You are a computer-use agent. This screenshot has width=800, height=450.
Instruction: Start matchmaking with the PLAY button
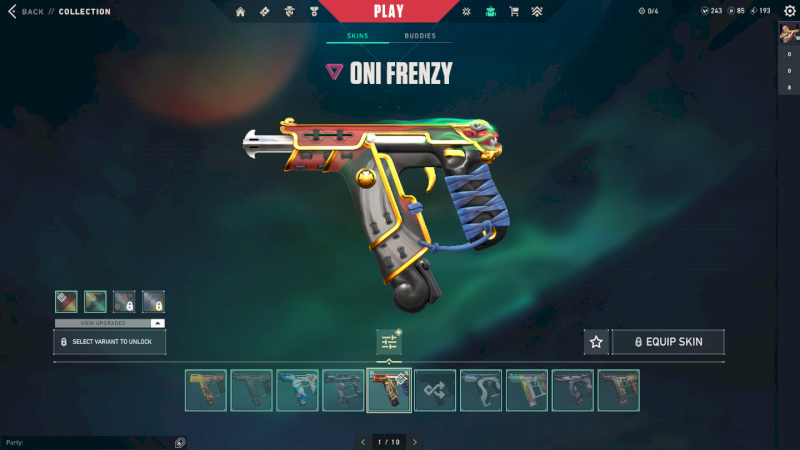[388, 12]
